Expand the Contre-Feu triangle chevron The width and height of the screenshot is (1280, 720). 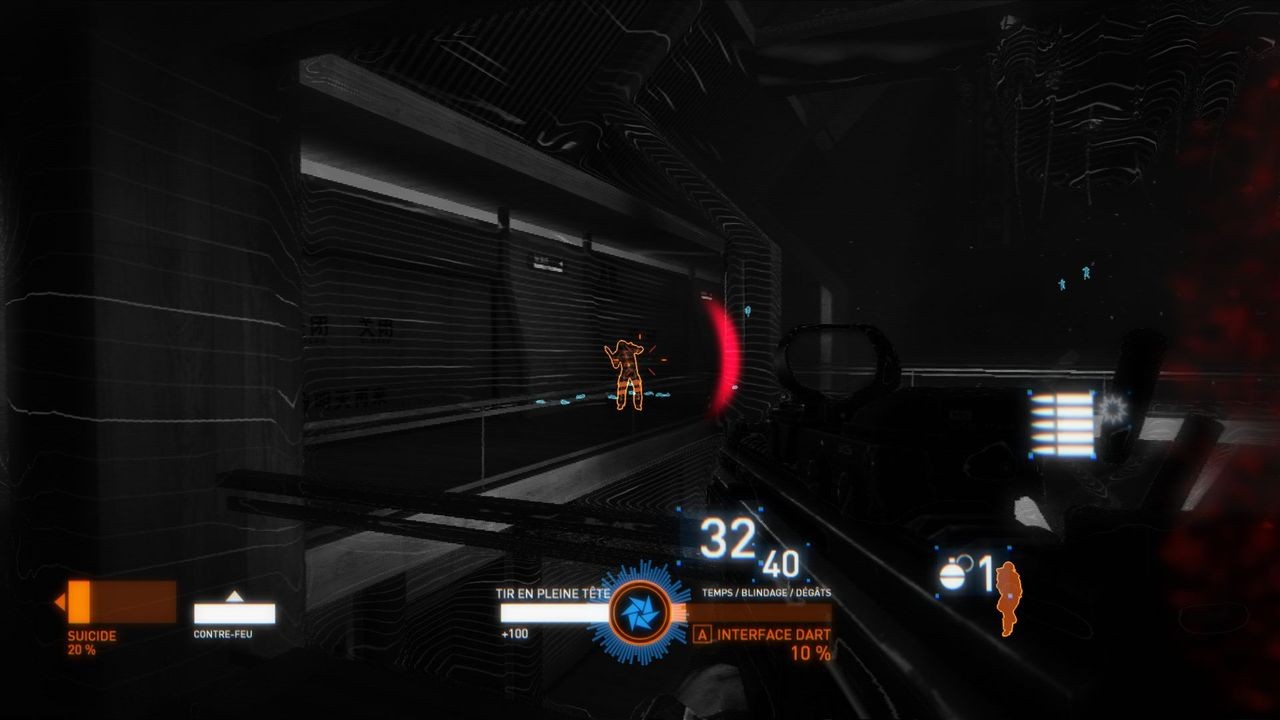point(234,597)
